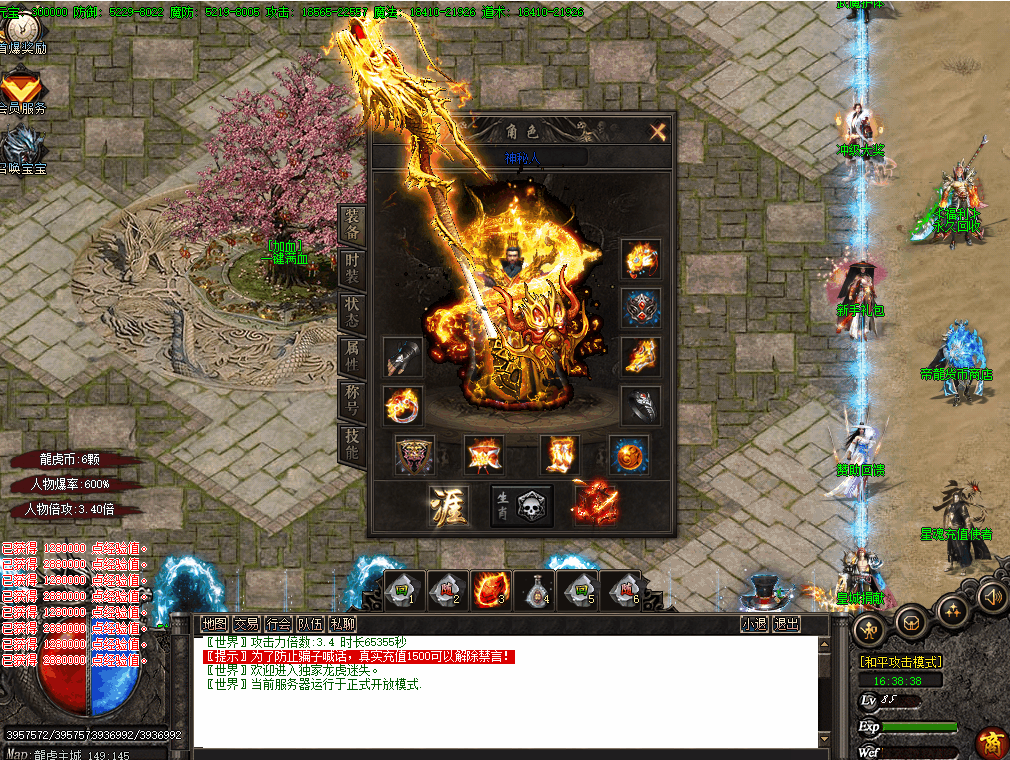The image size is (1010, 760).
Task: Toggle the sound speaker button
Action: pyautogui.click(x=990, y=597)
